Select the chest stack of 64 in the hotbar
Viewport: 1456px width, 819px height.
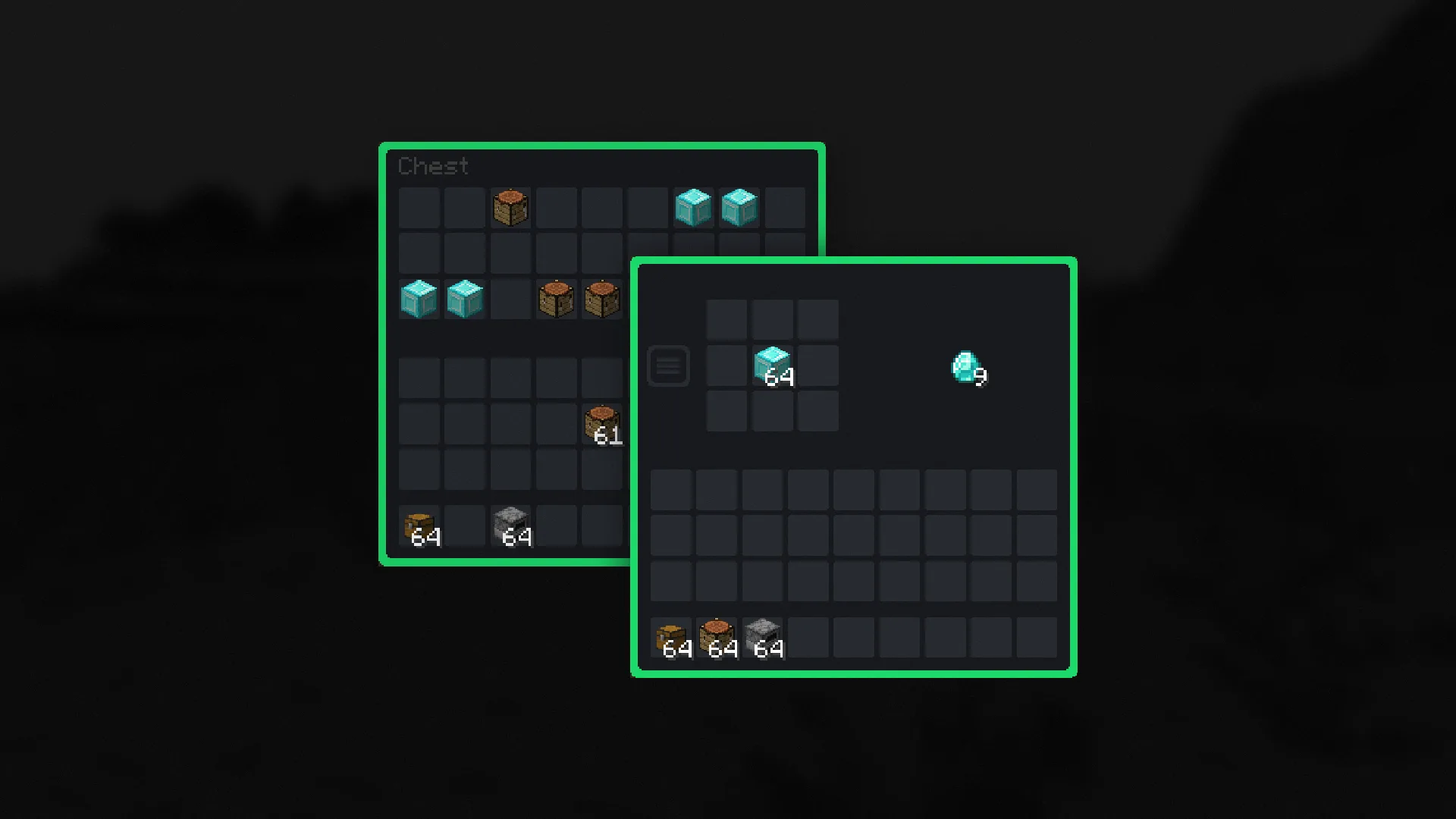coord(672,637)
